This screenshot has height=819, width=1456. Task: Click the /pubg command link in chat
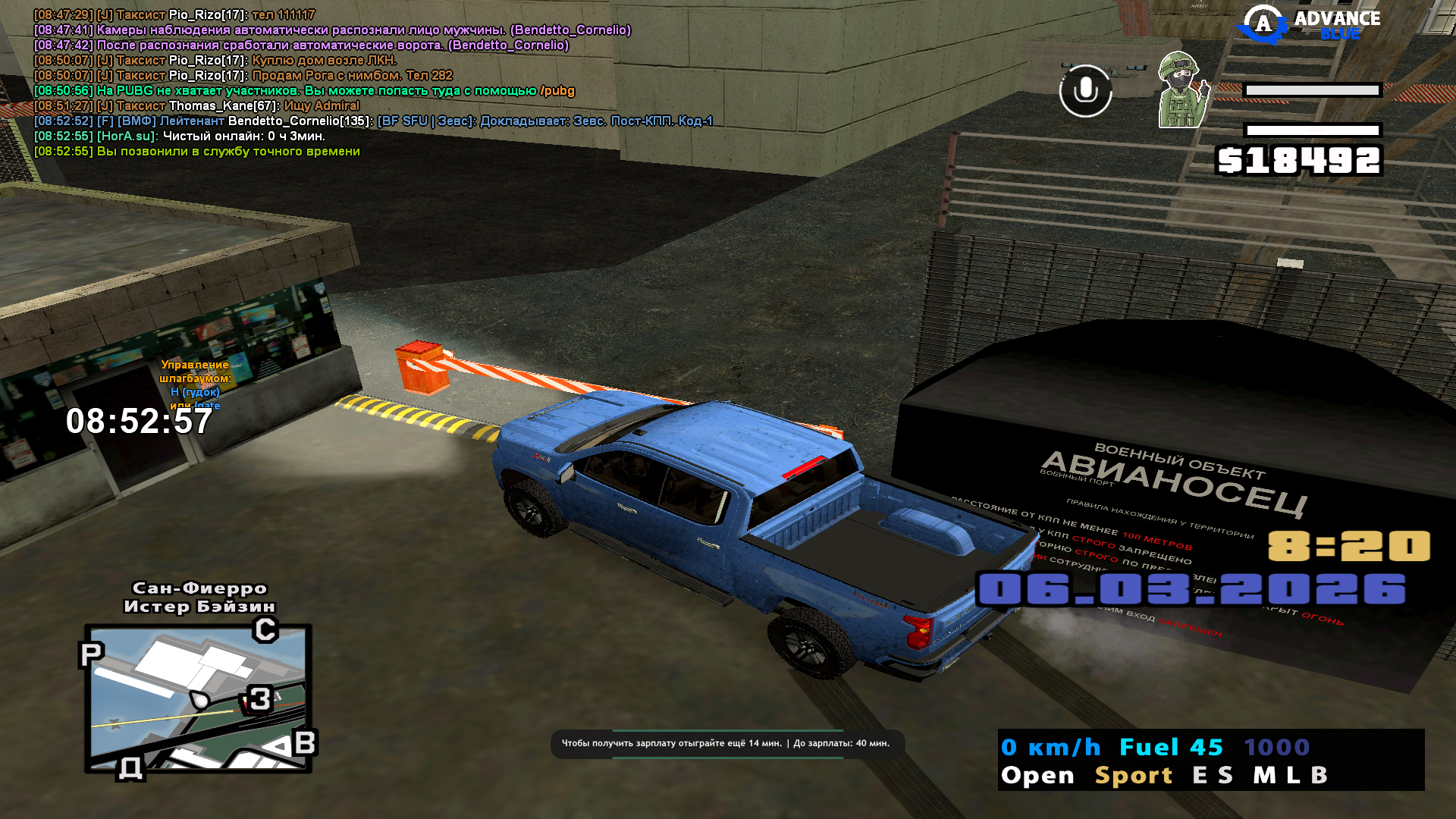557,91
